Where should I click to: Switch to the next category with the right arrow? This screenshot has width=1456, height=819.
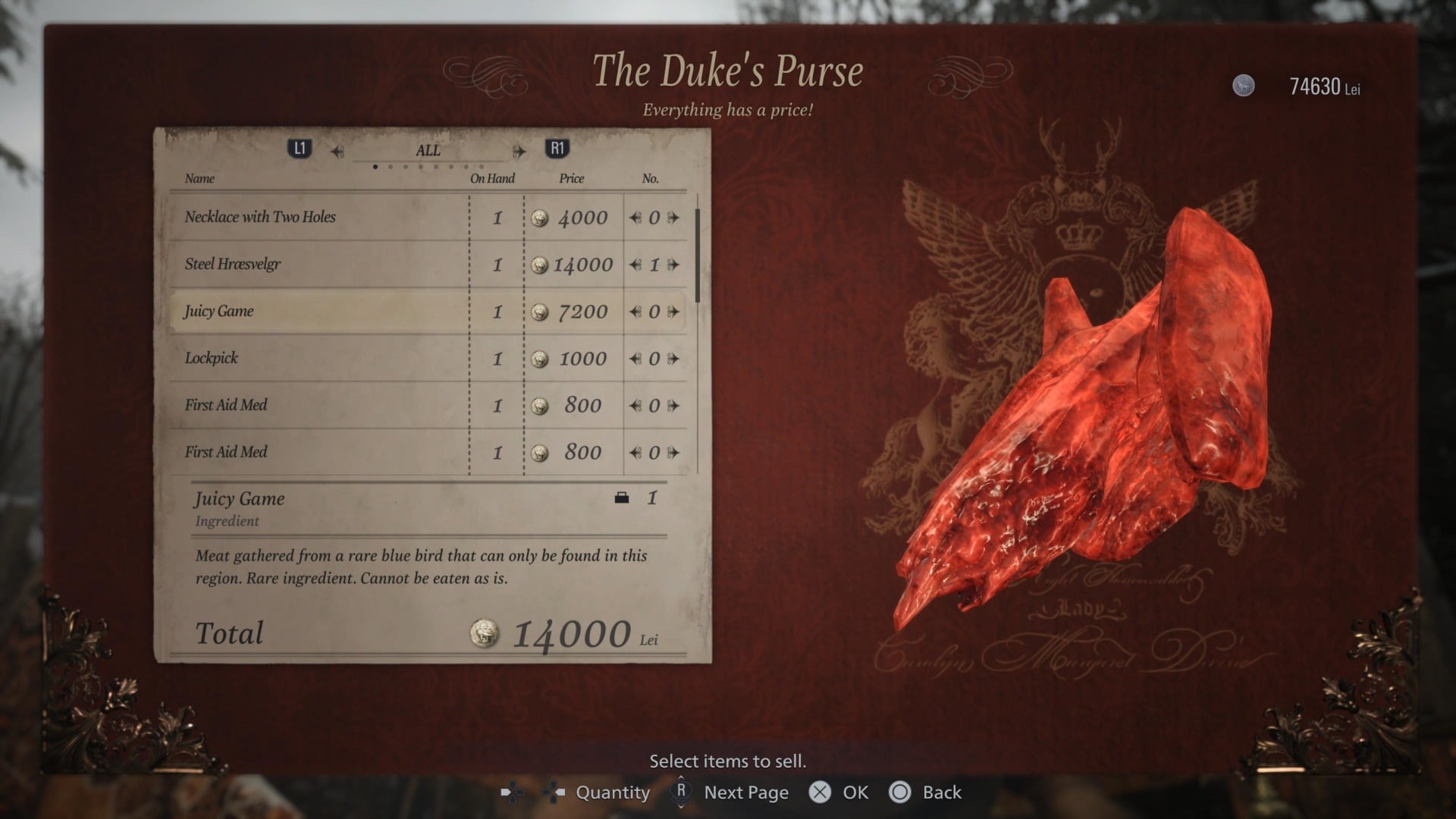coord(520,150)
